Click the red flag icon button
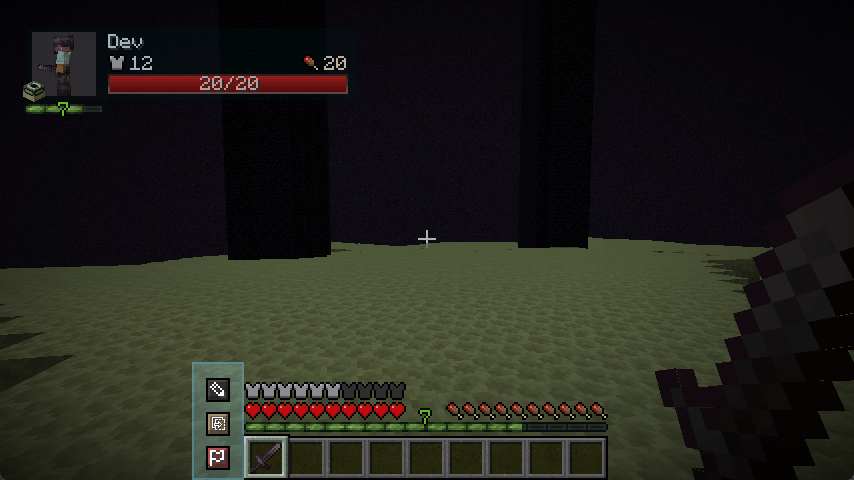This screenshot has width=854, height=480. [217, 458]
